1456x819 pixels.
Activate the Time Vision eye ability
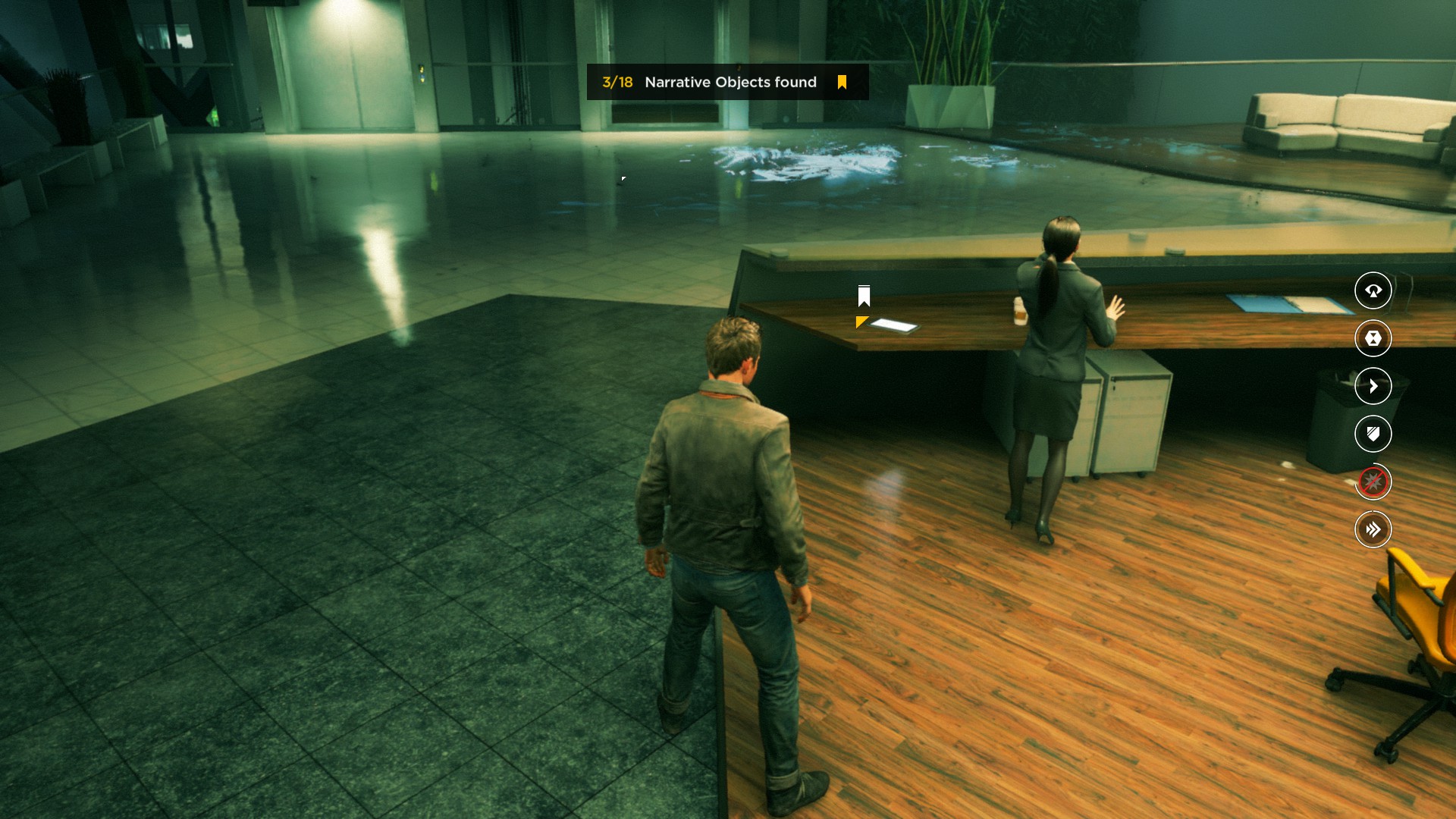tap(1373, 290)
